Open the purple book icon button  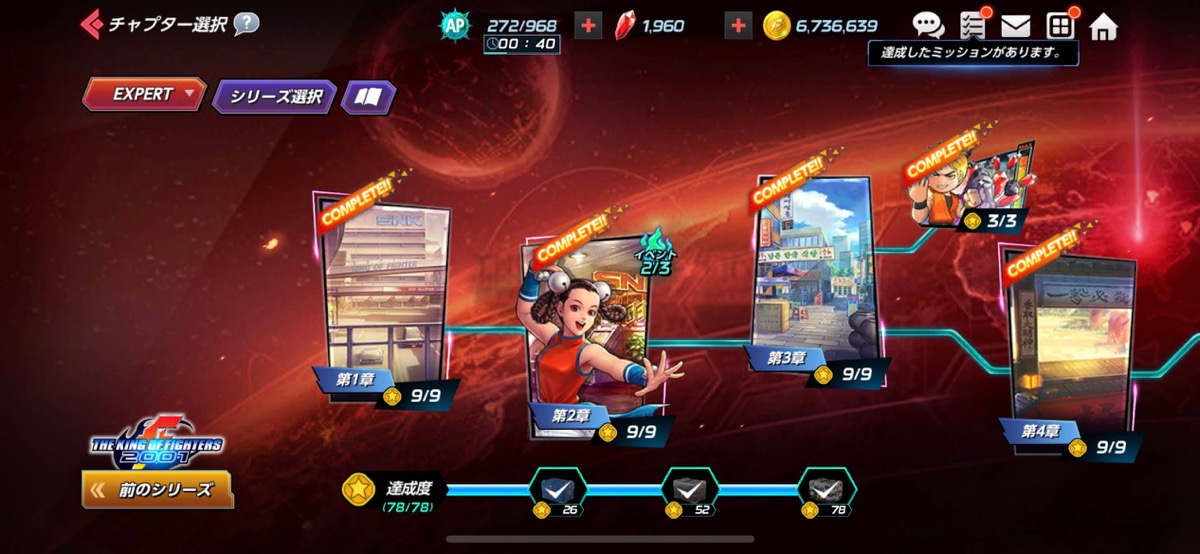[368, 97]
